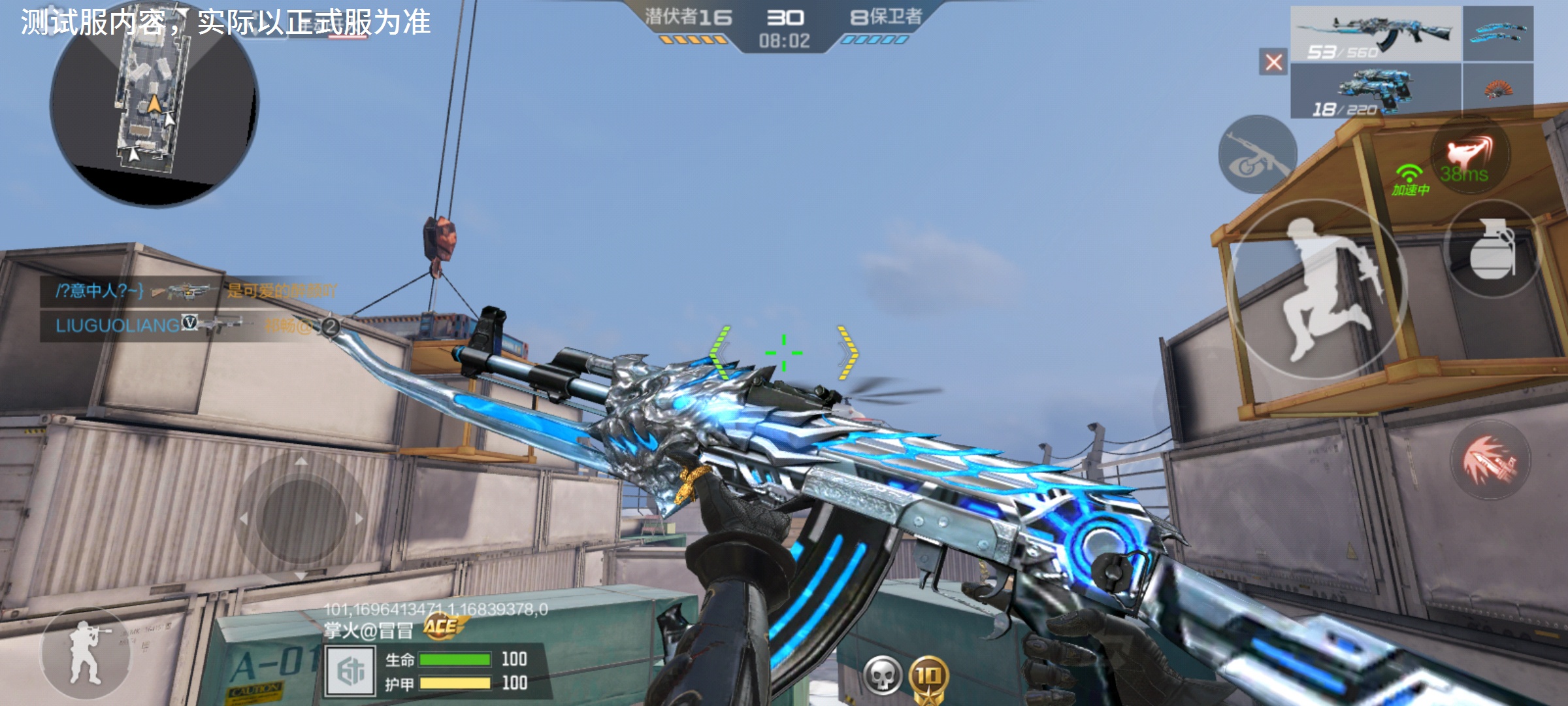Close the weapon panel with red X
Screen dimensions: 1568x706
1273,62
